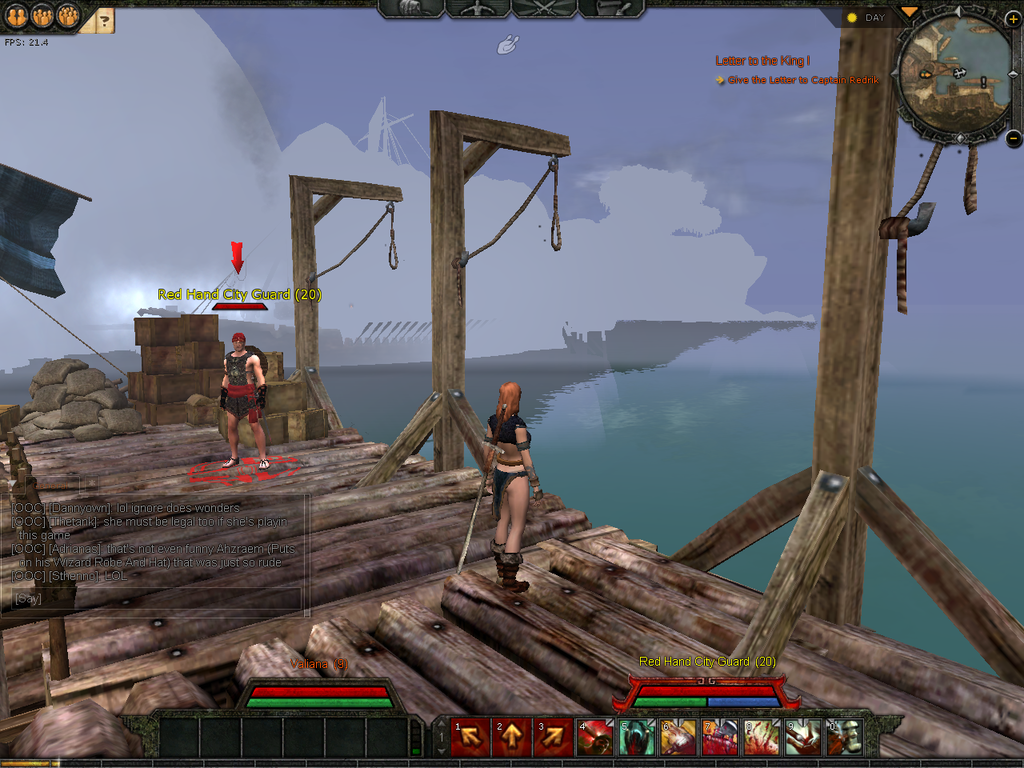Screen dimensions: 1024x768
Task: Select the Letter to the King I quest
Action: 762,61
